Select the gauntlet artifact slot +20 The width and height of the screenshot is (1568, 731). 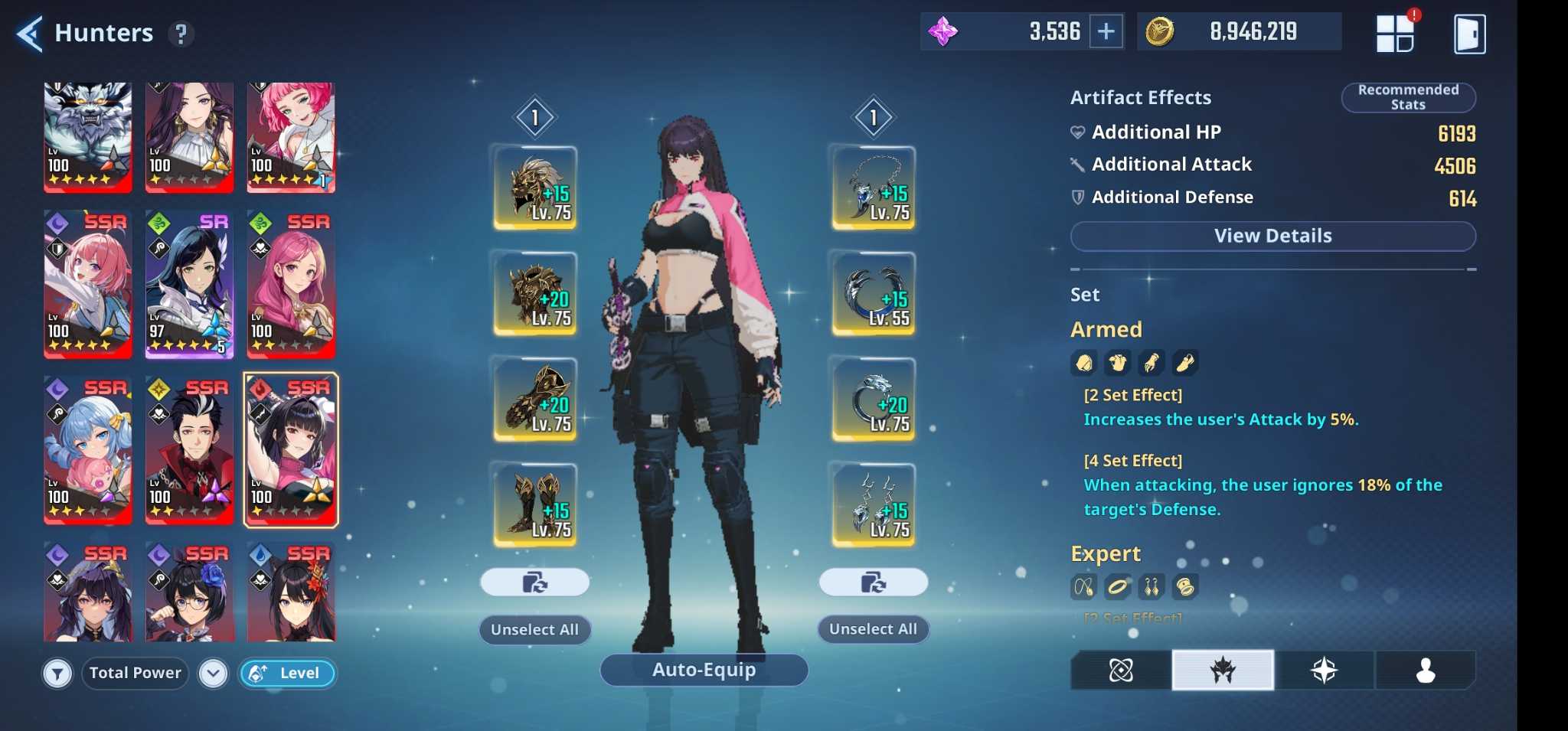coord(535,399)
